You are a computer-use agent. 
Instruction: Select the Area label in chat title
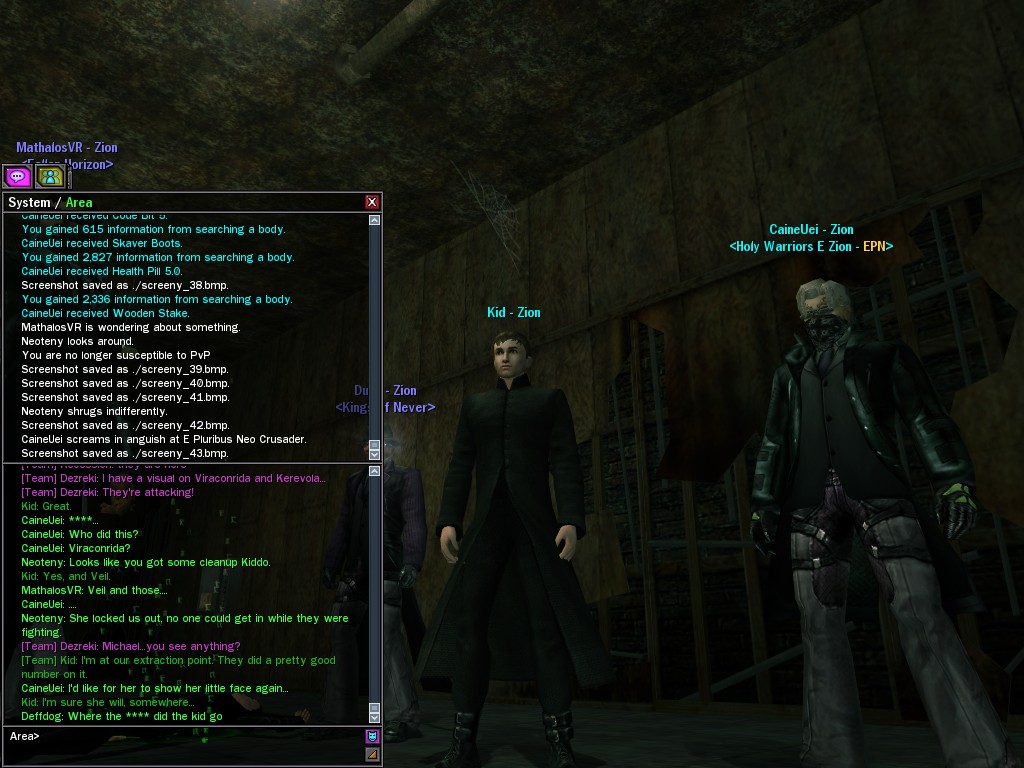79,203
